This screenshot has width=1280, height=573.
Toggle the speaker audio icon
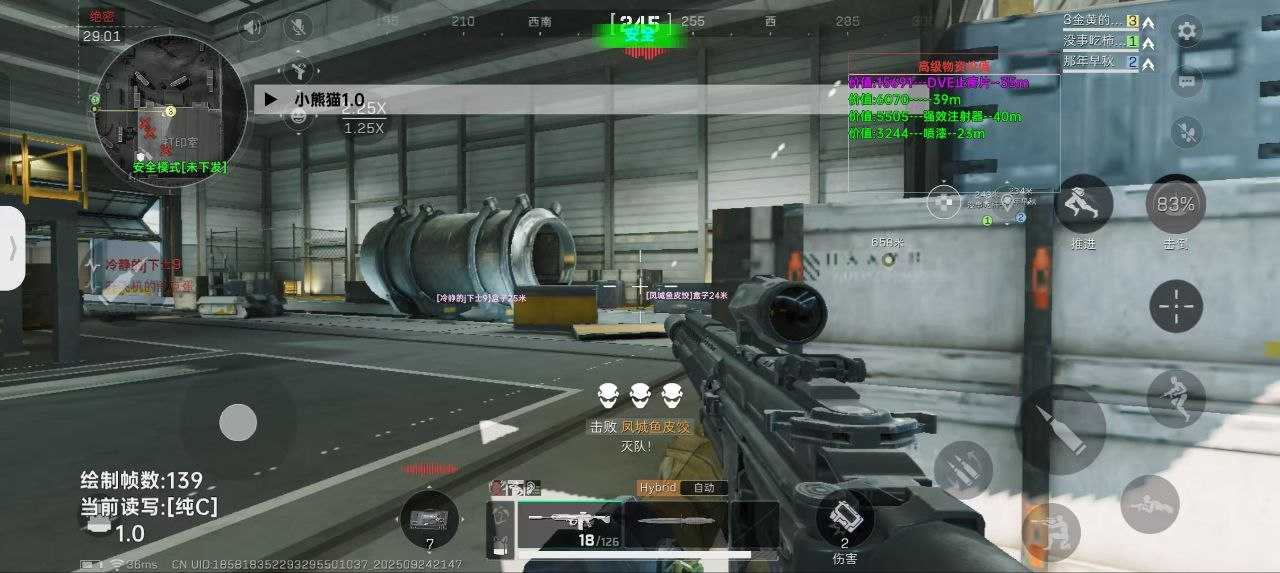(x=252, y=26)
